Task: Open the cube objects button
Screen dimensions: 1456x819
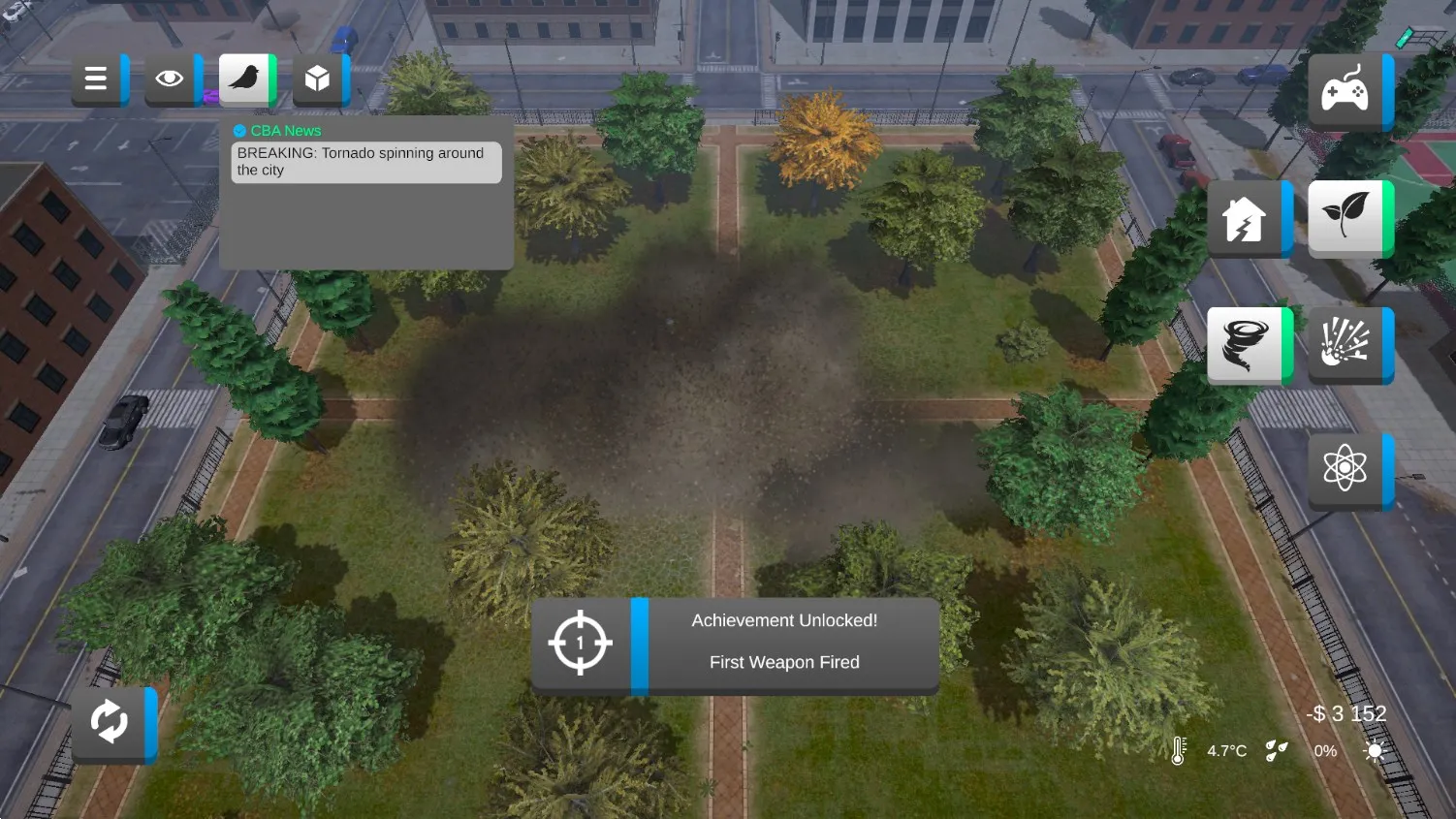Action: 318,79
